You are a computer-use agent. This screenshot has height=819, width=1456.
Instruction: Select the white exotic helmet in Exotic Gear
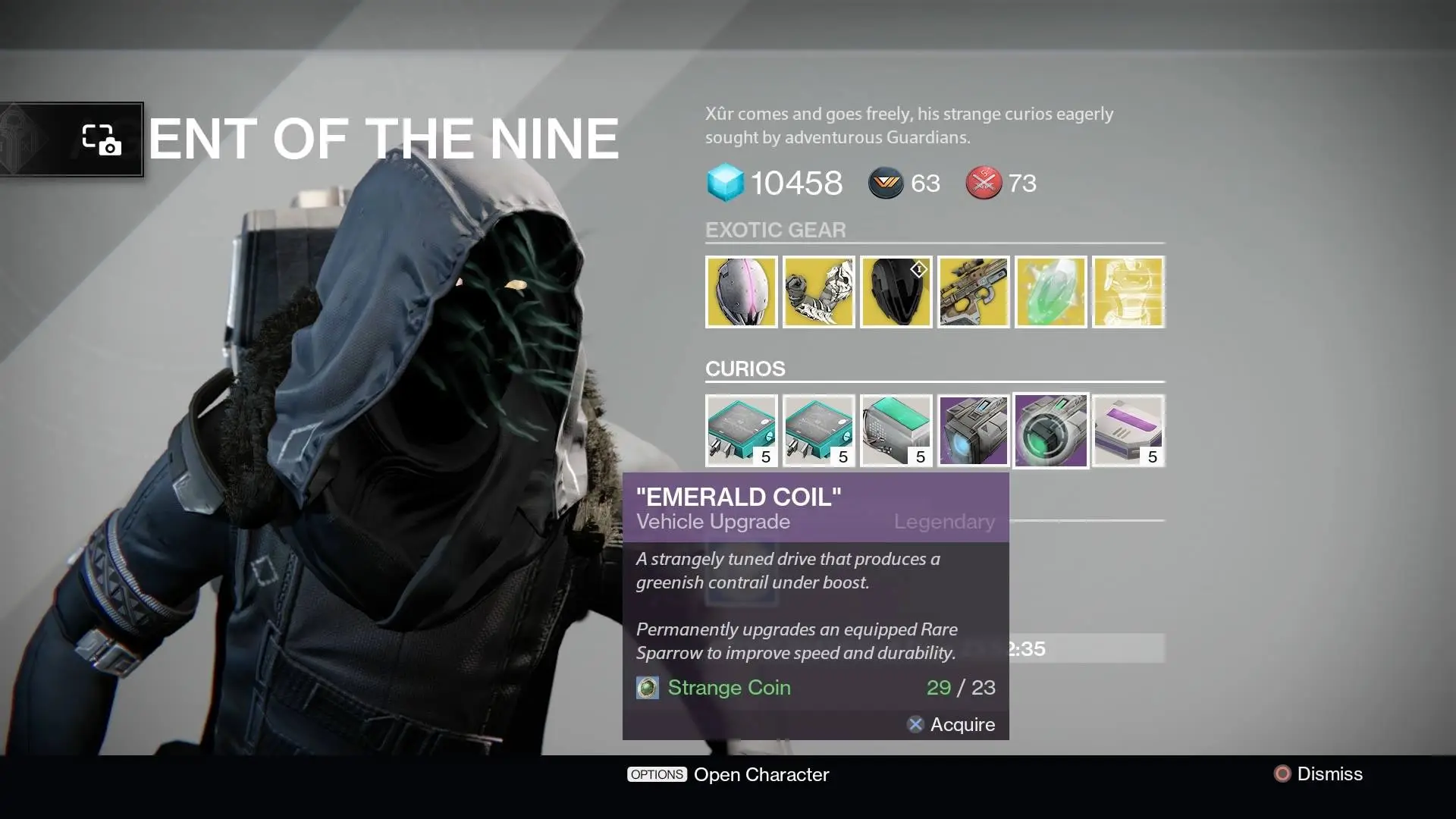(x=741, y=292)
